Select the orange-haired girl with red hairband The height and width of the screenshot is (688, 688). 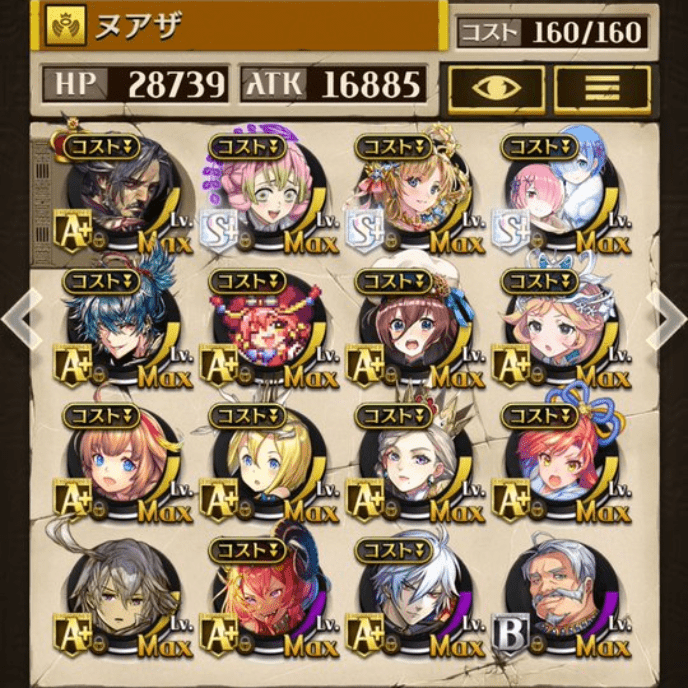point(119,463)
